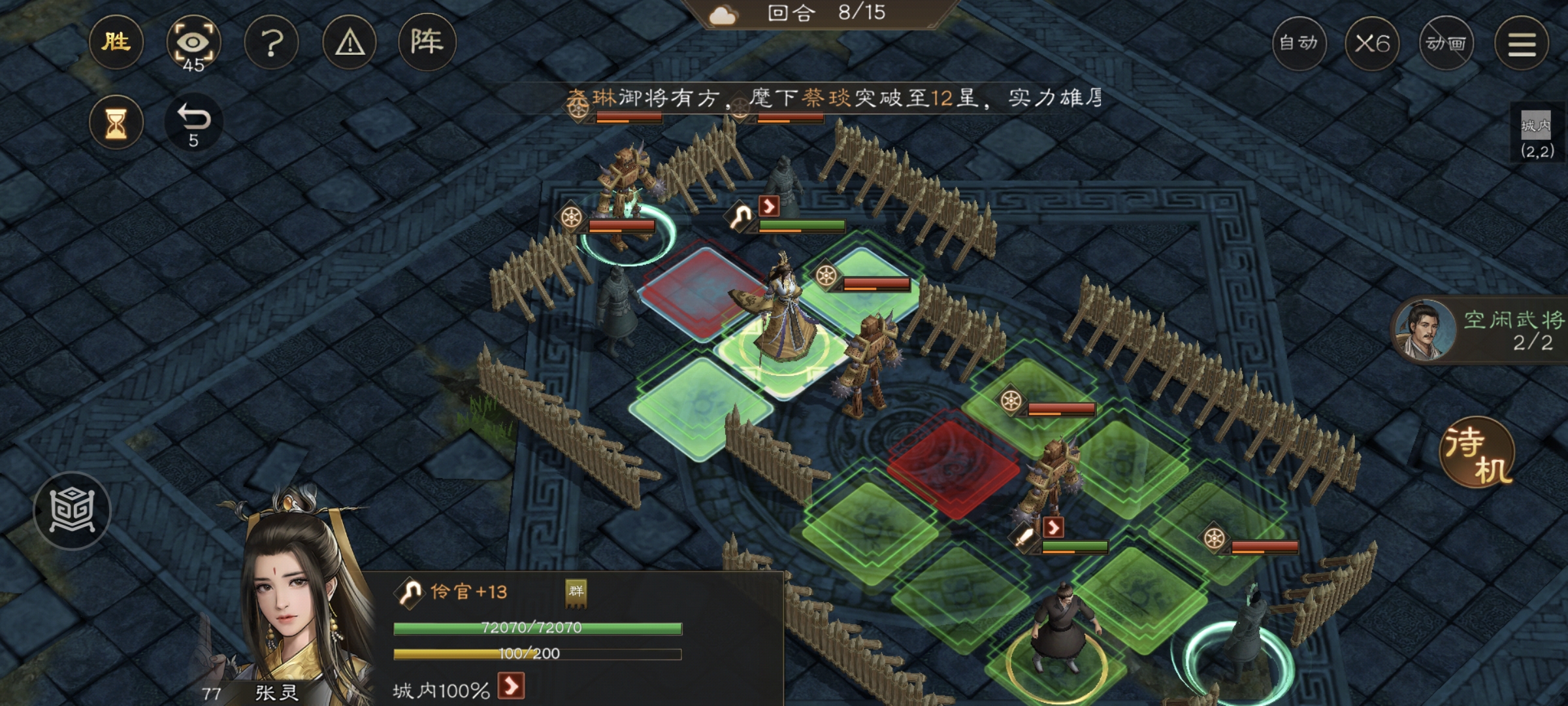This screenshot has height=706, width=1568.
Task: Open the 胜 victory conditions button
Action: coord(116,43)
